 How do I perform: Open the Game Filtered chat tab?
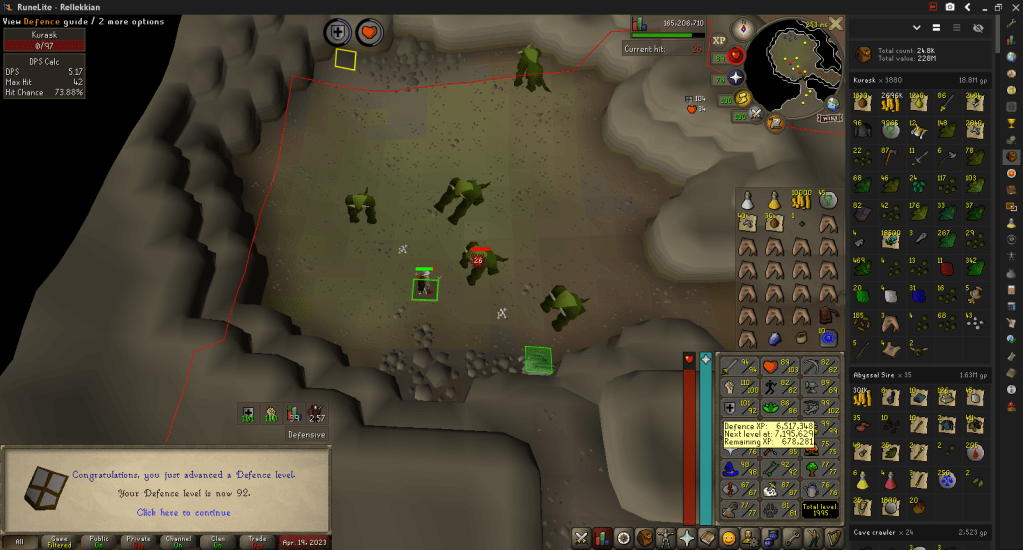(x=58, y=540)
